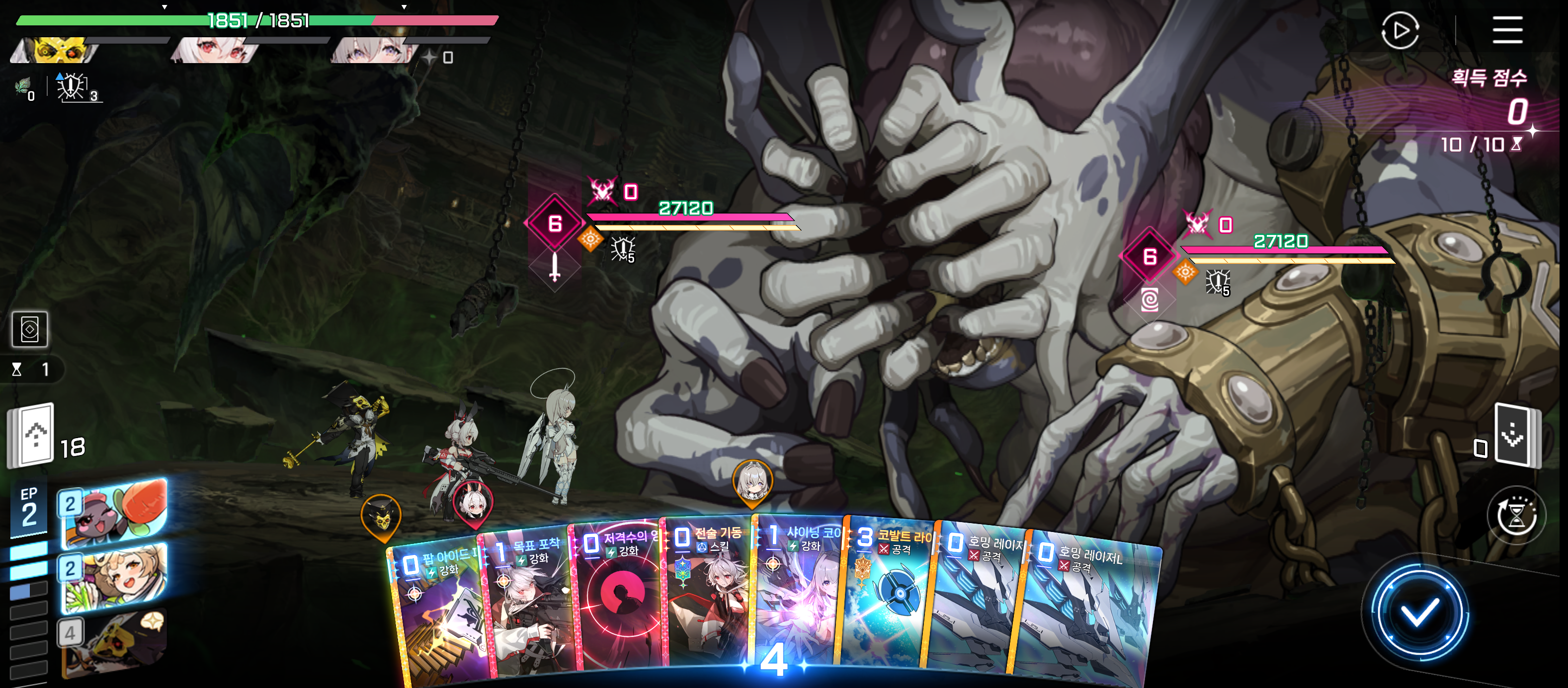Select the gold-masked character portrait at top

pos(58,50)
